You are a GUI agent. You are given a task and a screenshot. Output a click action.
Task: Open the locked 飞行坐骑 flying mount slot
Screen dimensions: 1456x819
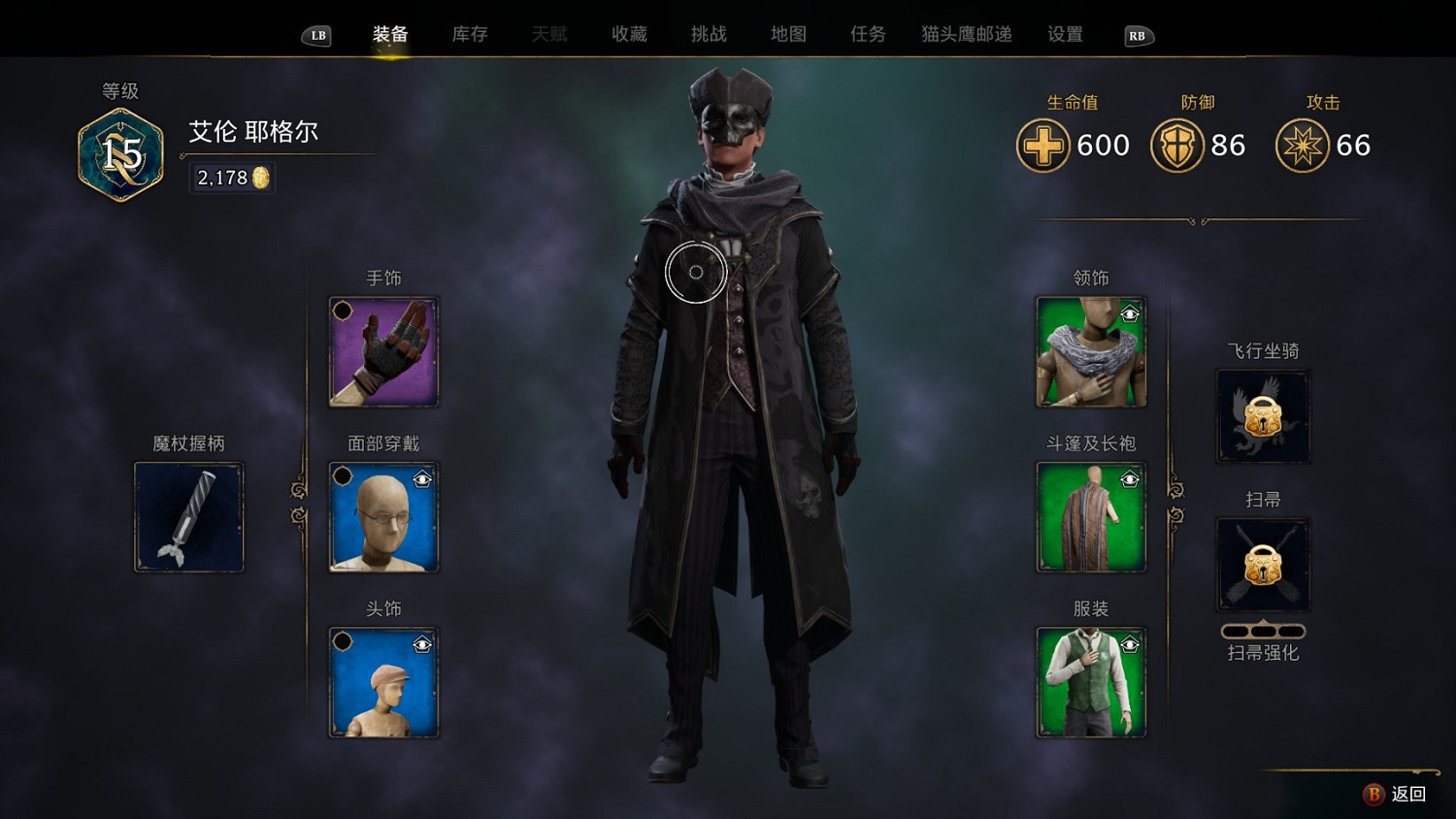point(1263,415)
